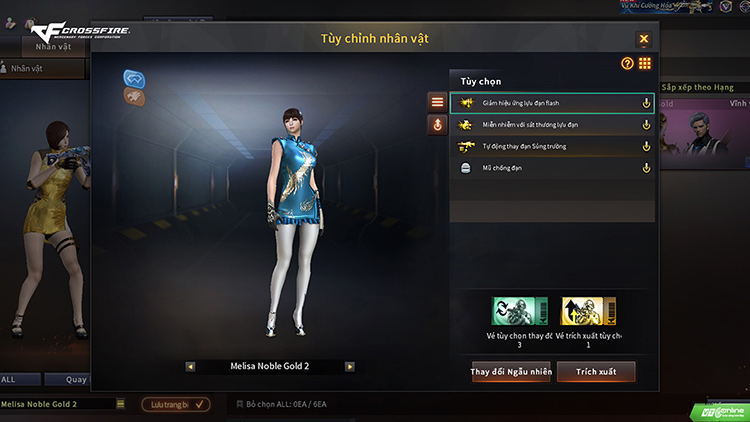Select the gold extraction ticket
Screen dimensions: 750x422
tap(588, 313)
